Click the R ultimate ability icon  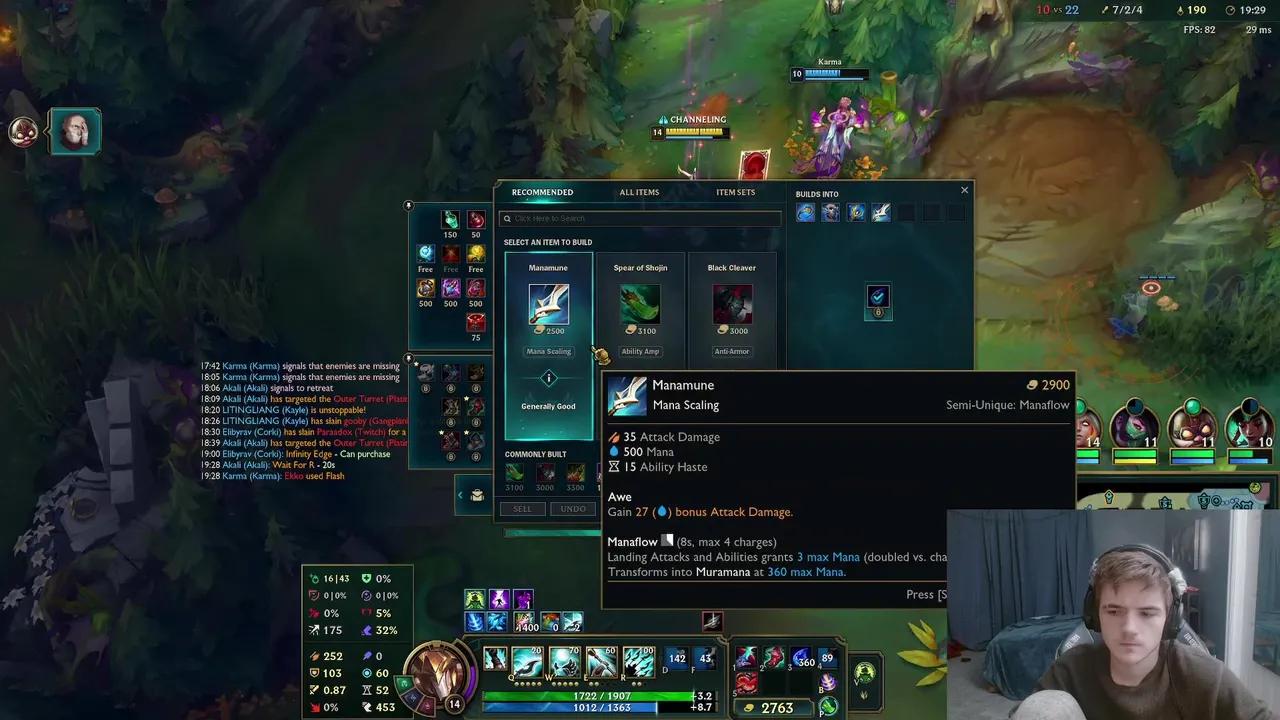point(640,660)
